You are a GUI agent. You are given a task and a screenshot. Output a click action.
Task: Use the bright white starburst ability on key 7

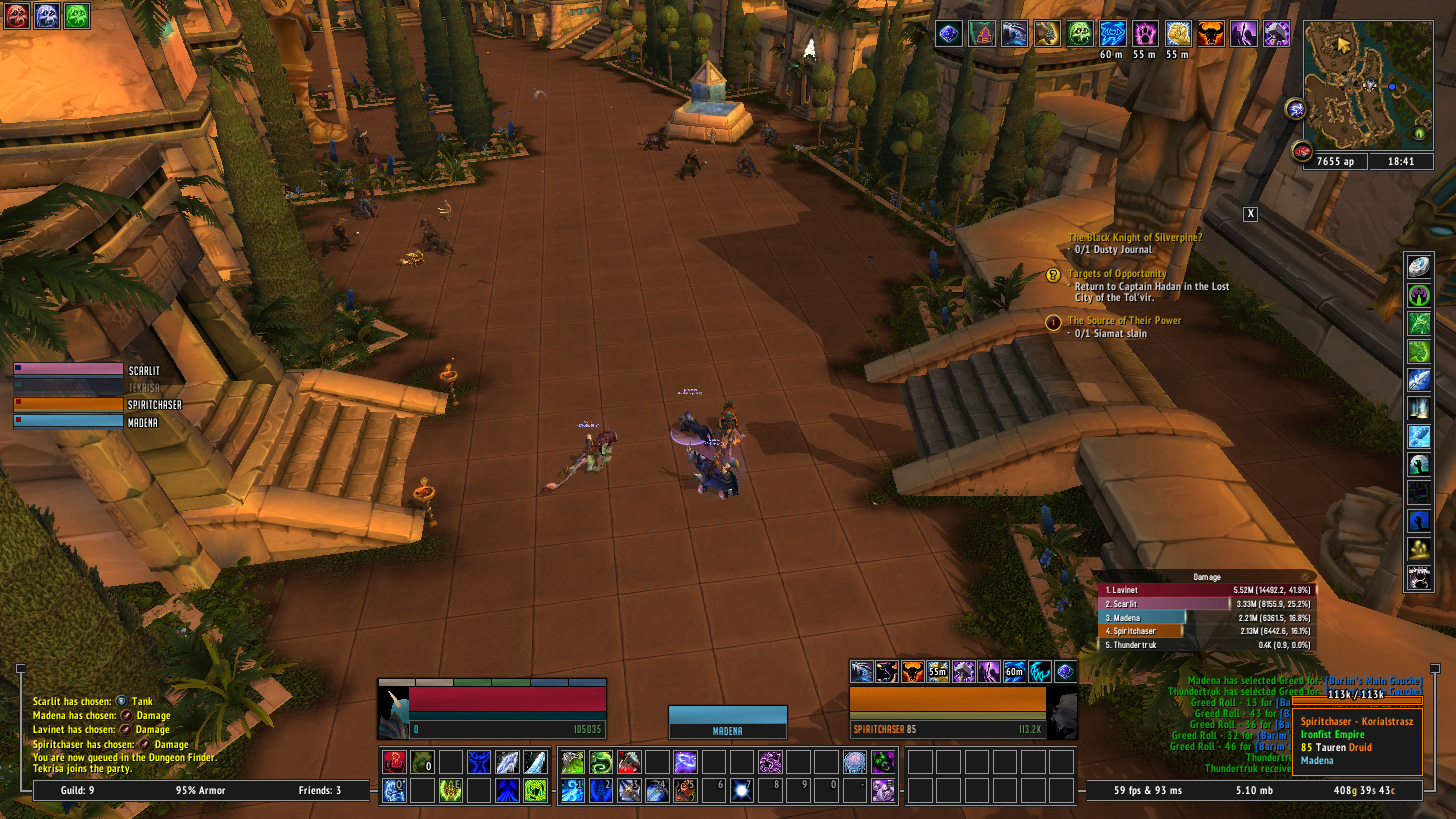point(741,791)
